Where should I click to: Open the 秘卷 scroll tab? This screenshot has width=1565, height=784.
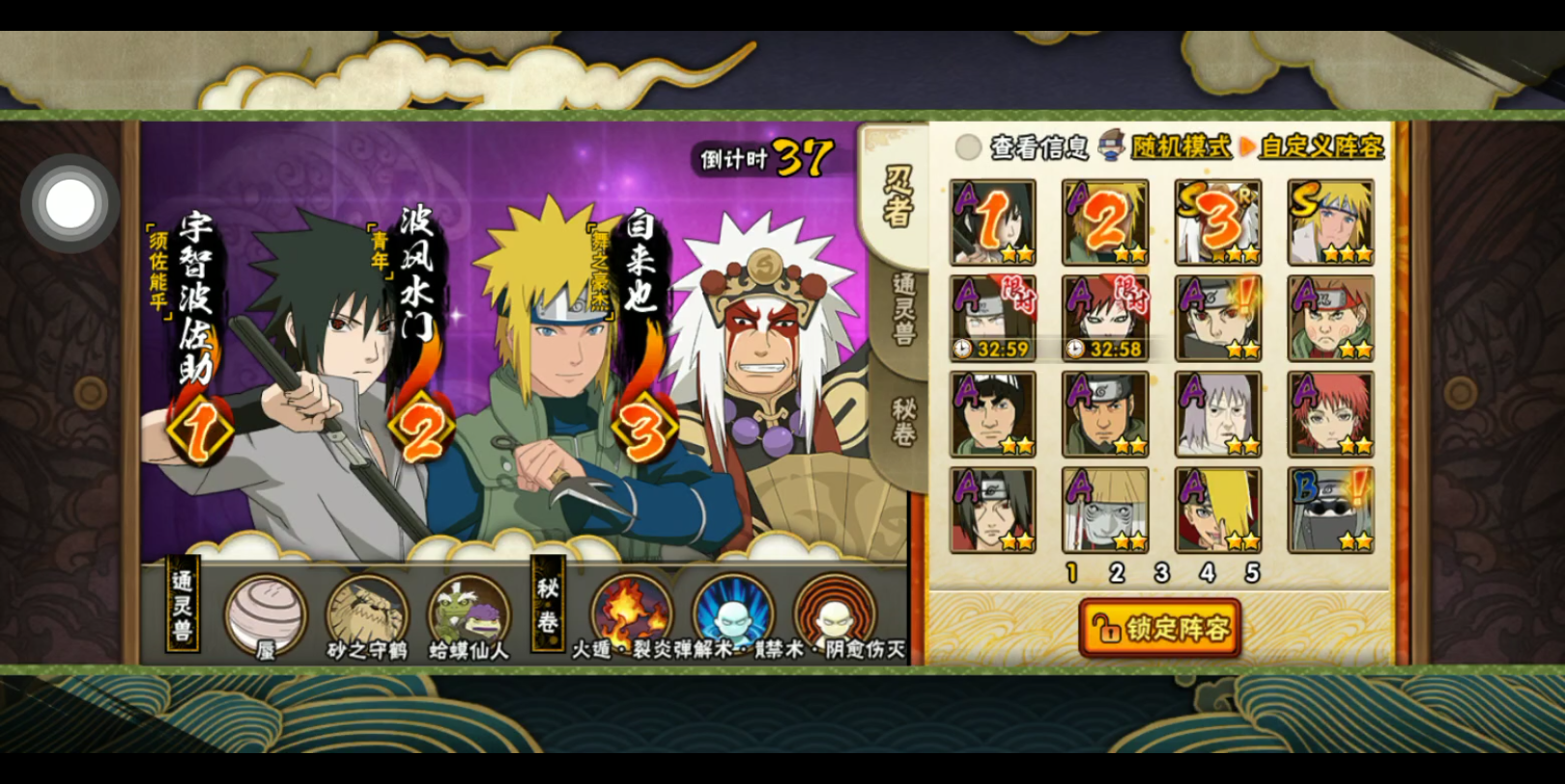click(x=903, y=422)
